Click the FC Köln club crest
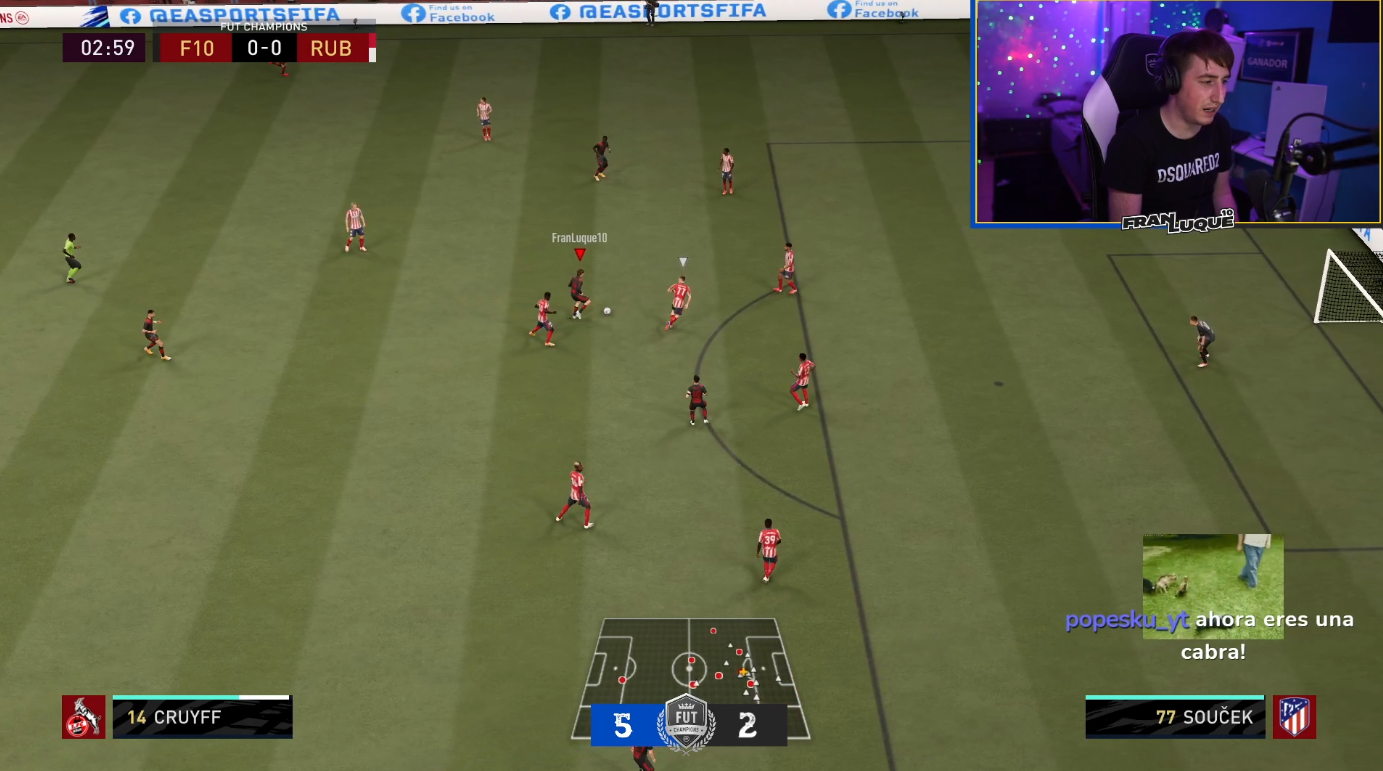The height and width of the screenshot is (771, 1383). click(83, 717)
